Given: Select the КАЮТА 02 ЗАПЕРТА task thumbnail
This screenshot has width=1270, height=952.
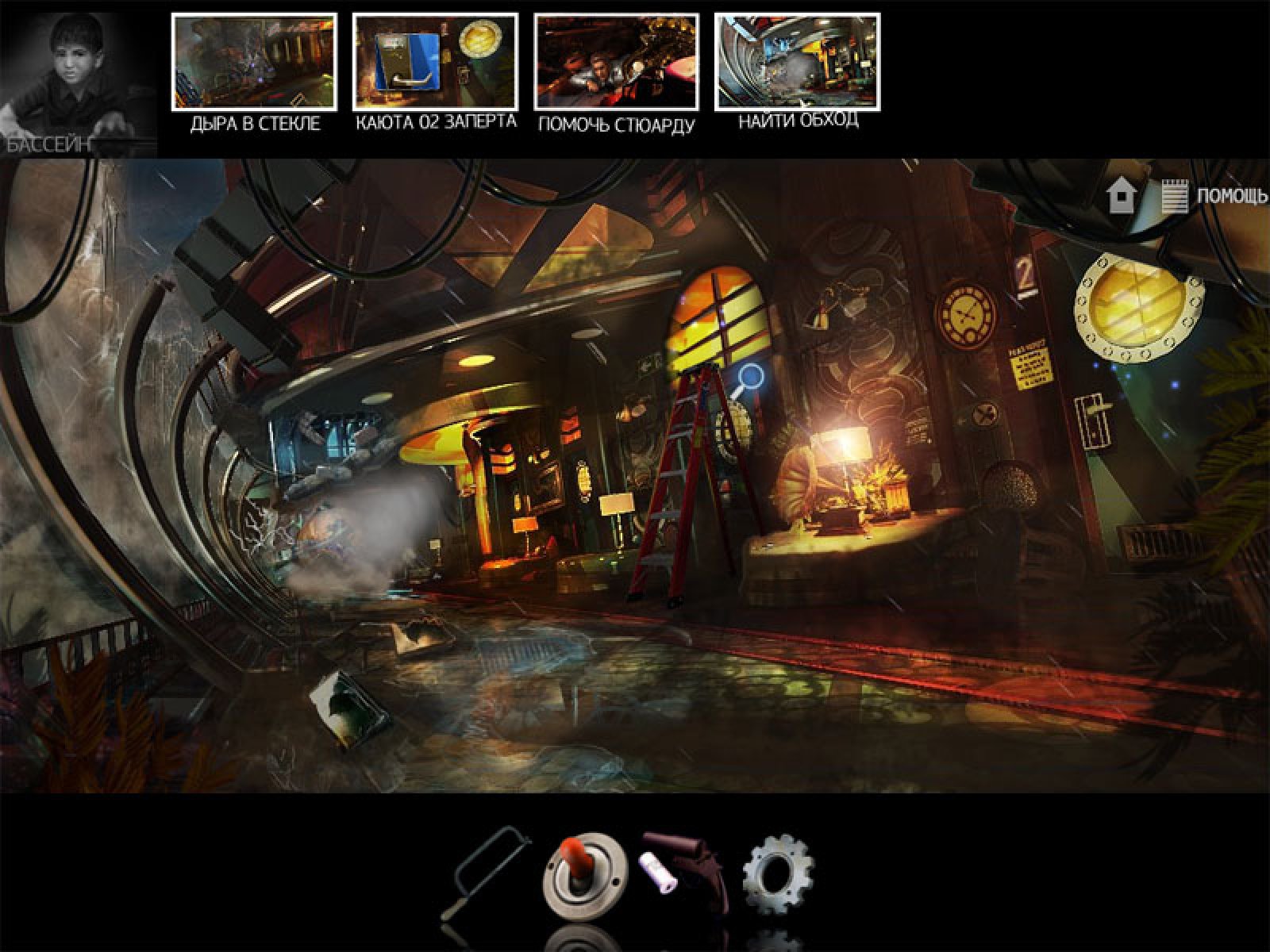Looking at the screenshot, I should click(x=435, y=62).
